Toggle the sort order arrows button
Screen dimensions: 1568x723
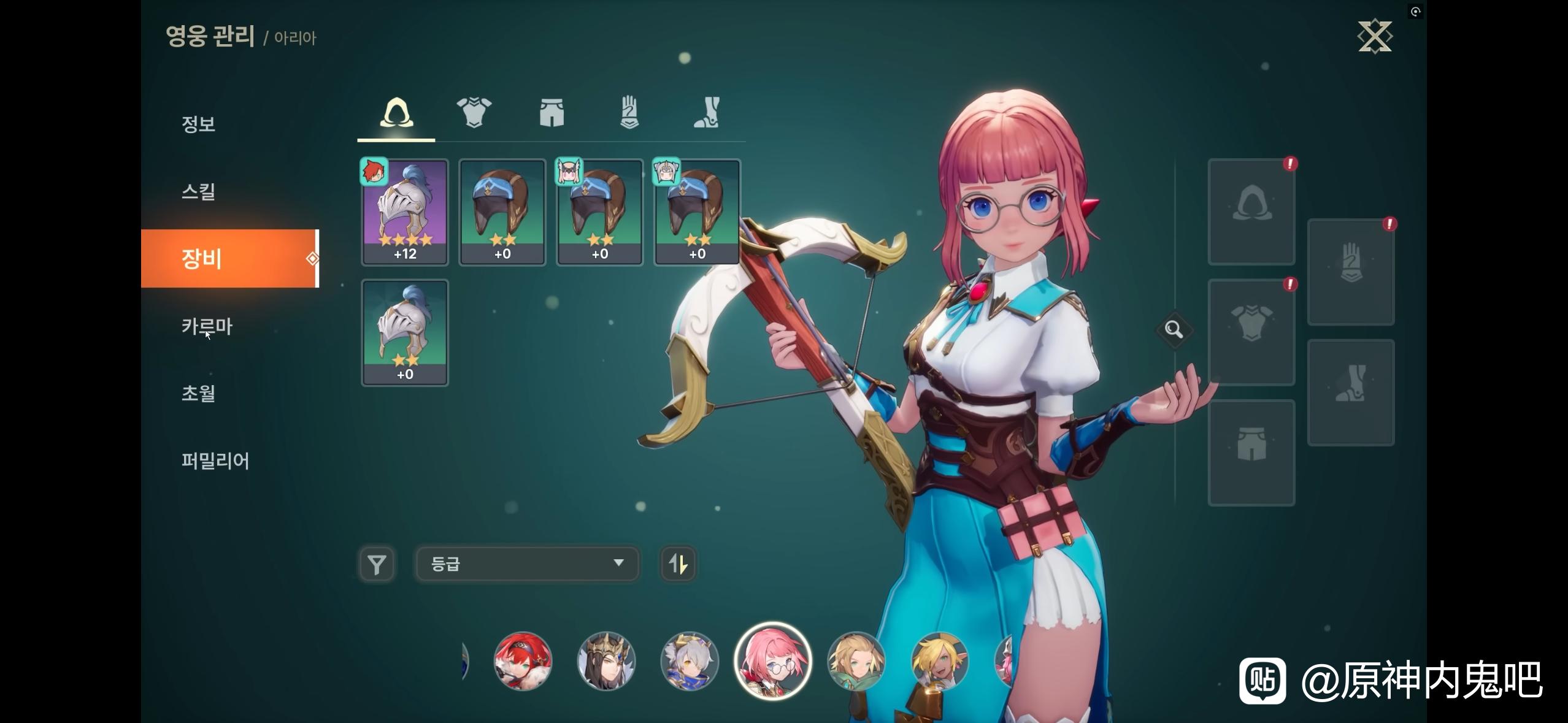click(678, 564)
